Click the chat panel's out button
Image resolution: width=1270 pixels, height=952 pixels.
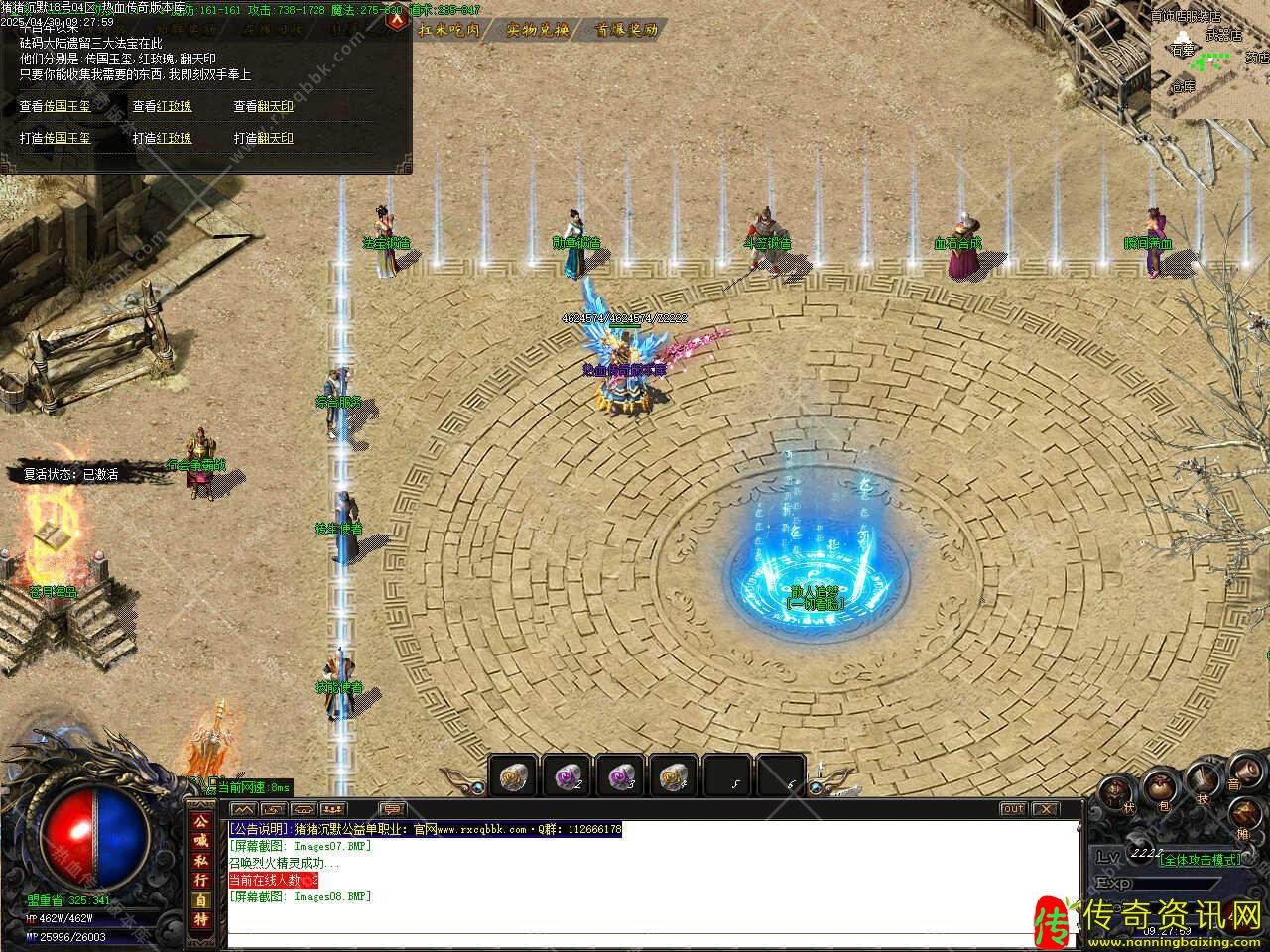1012,809
